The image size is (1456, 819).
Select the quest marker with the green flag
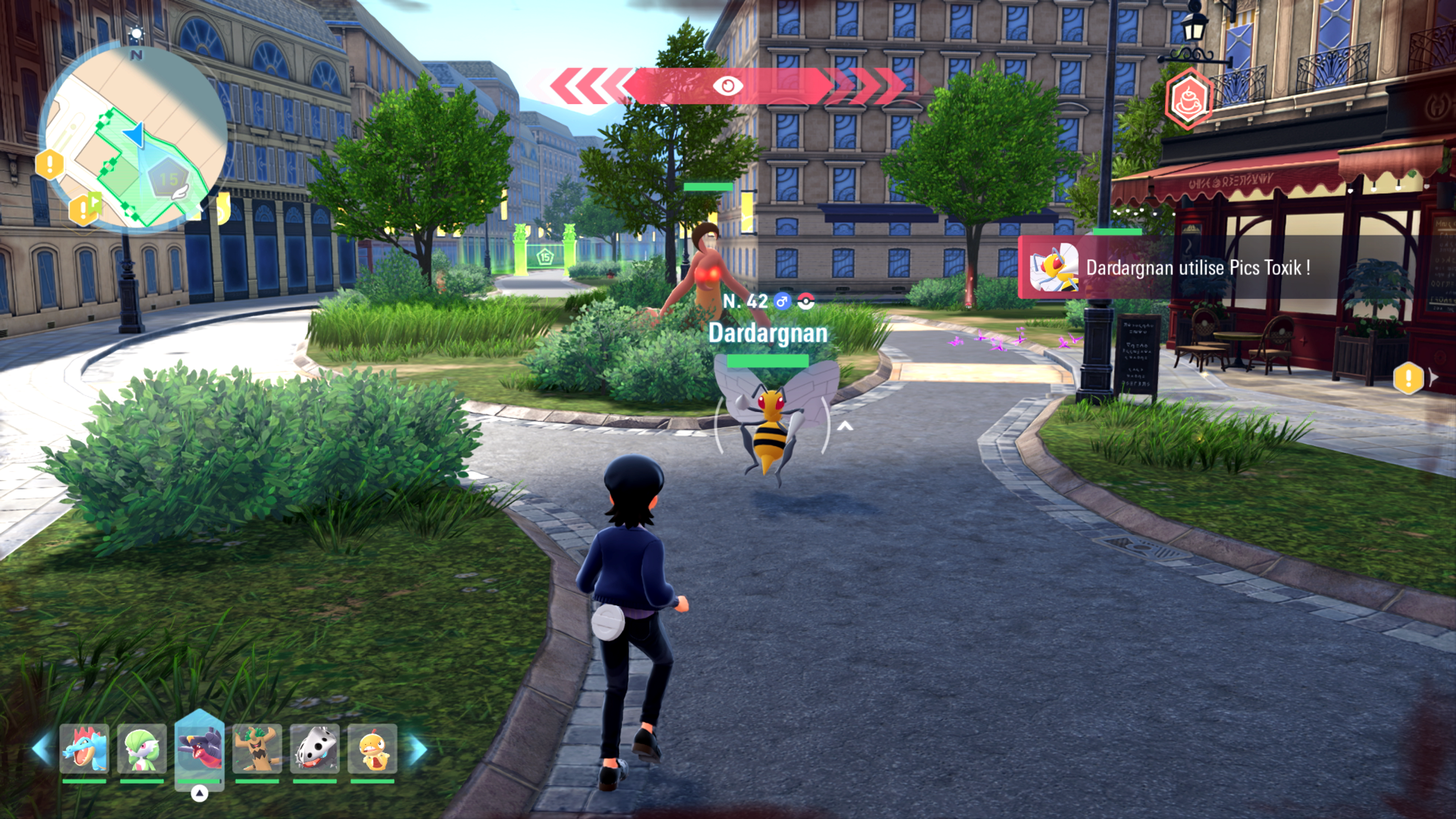point(85,208)
